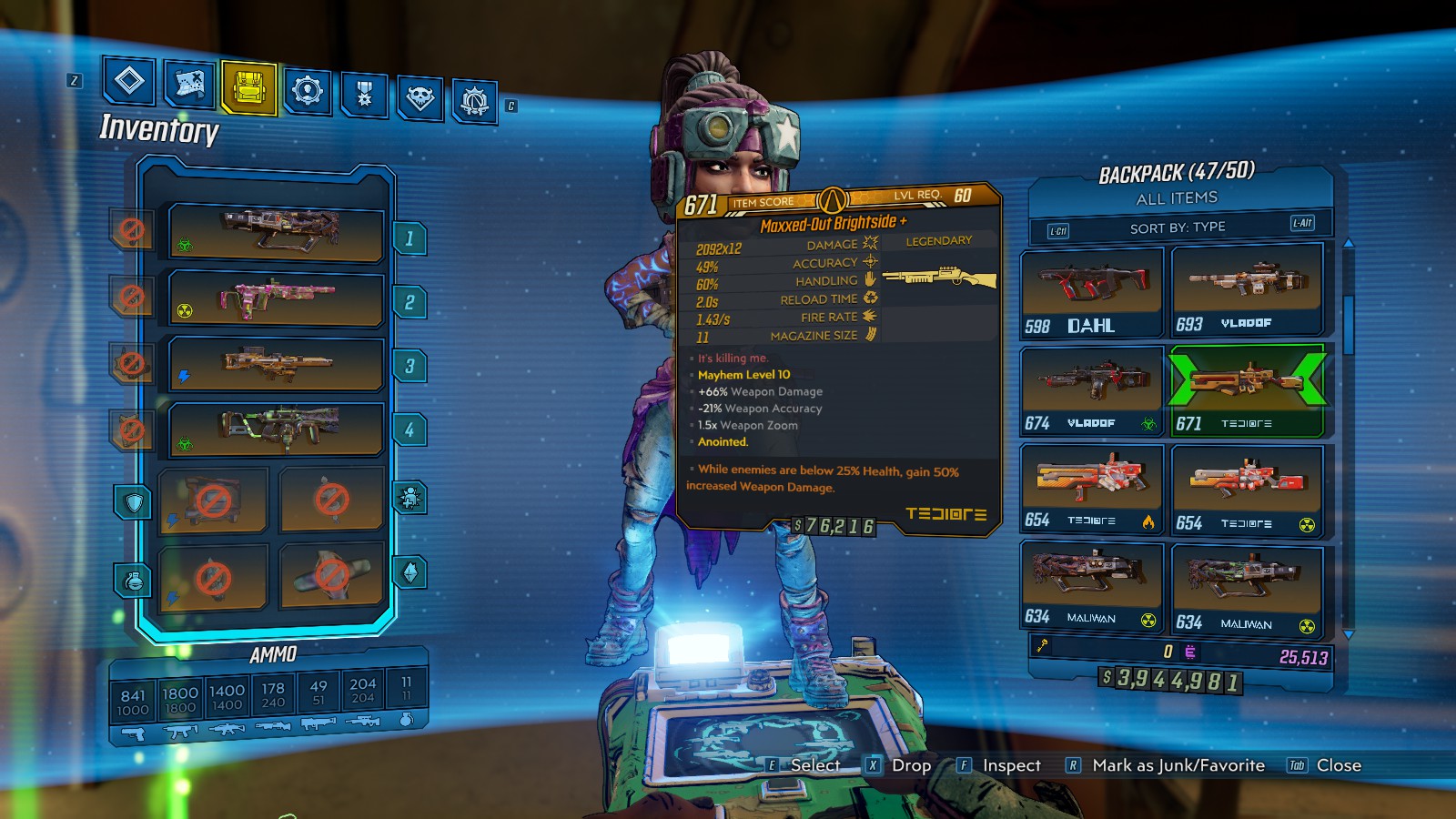Open the Inventory backpack tab

pyautogui.click(x=248, y=88)
